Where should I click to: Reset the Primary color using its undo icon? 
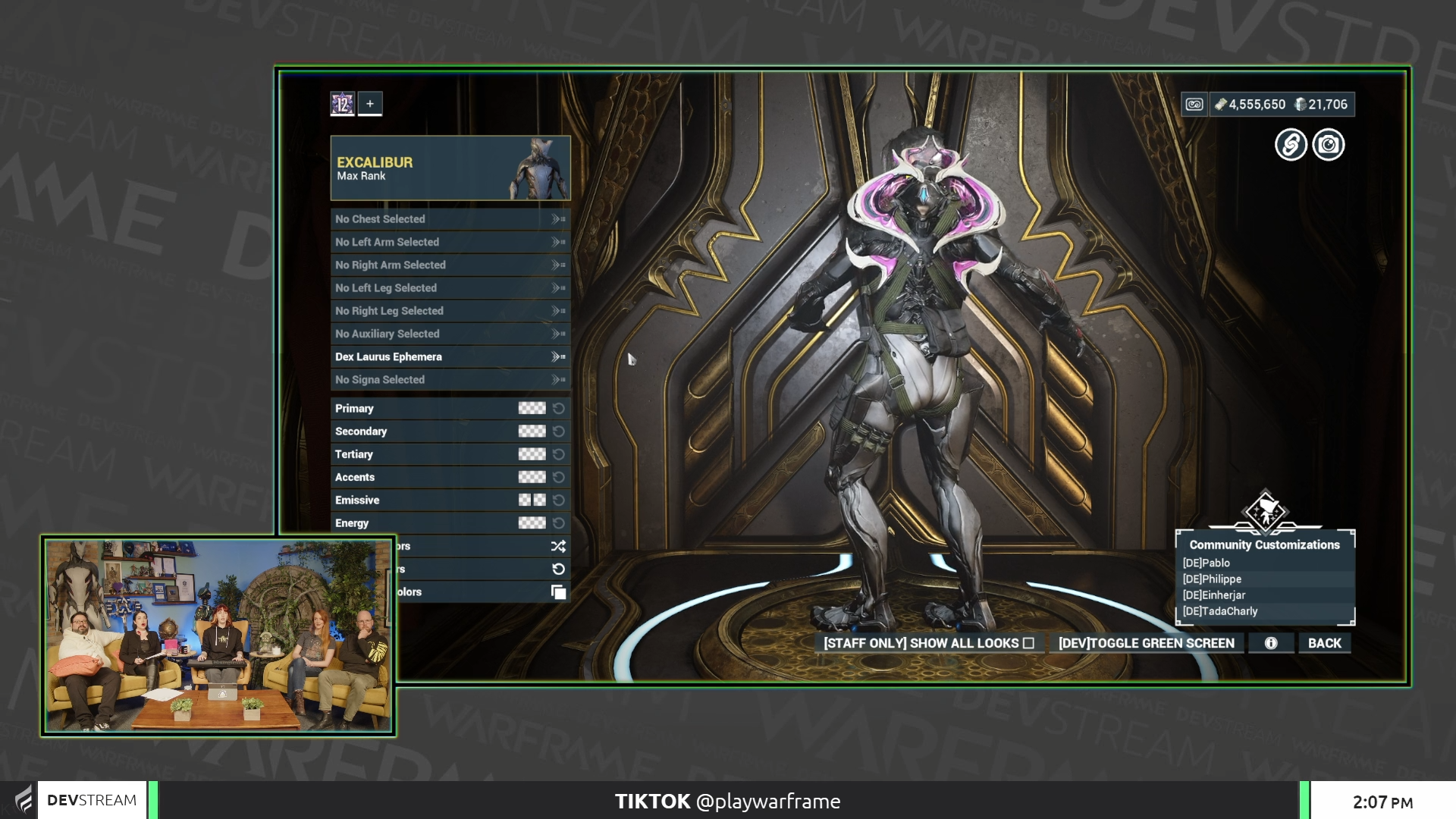559,408
